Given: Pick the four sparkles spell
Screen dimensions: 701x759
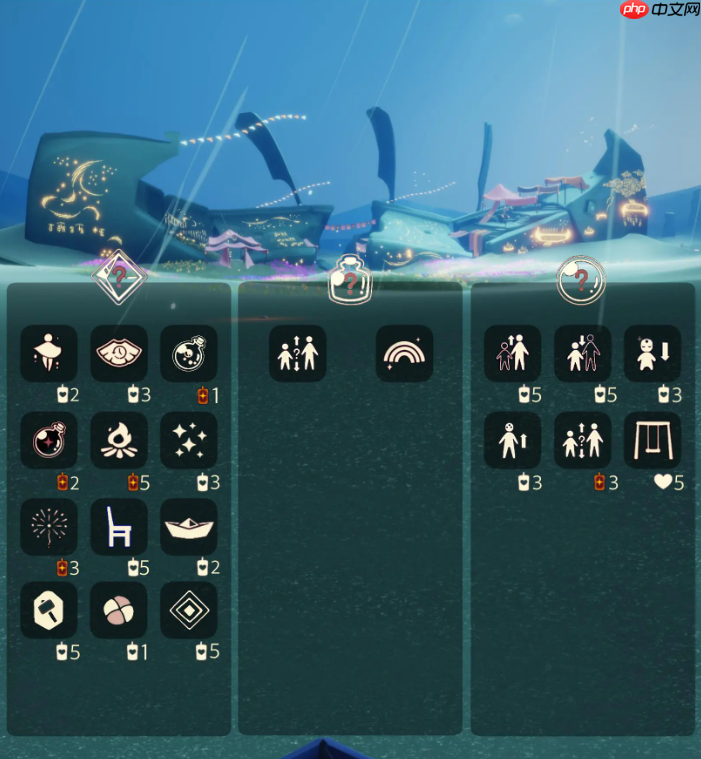Looking at the screenshot, I should point(189,440).
